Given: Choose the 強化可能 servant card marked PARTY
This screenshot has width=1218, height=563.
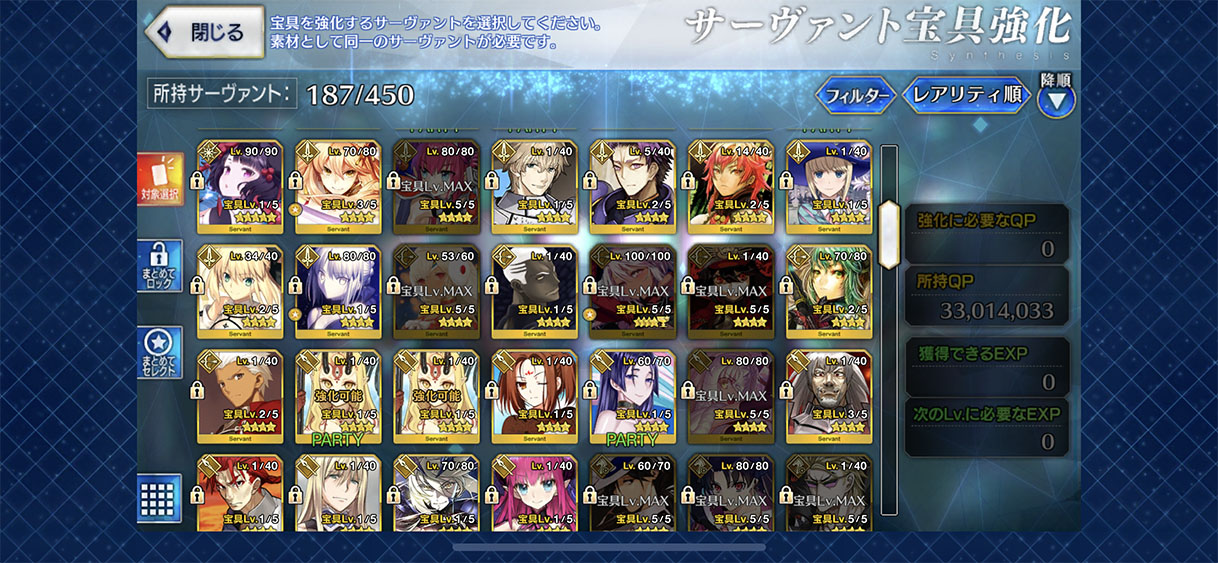Looking at the screenshot, I should point(339,397).
